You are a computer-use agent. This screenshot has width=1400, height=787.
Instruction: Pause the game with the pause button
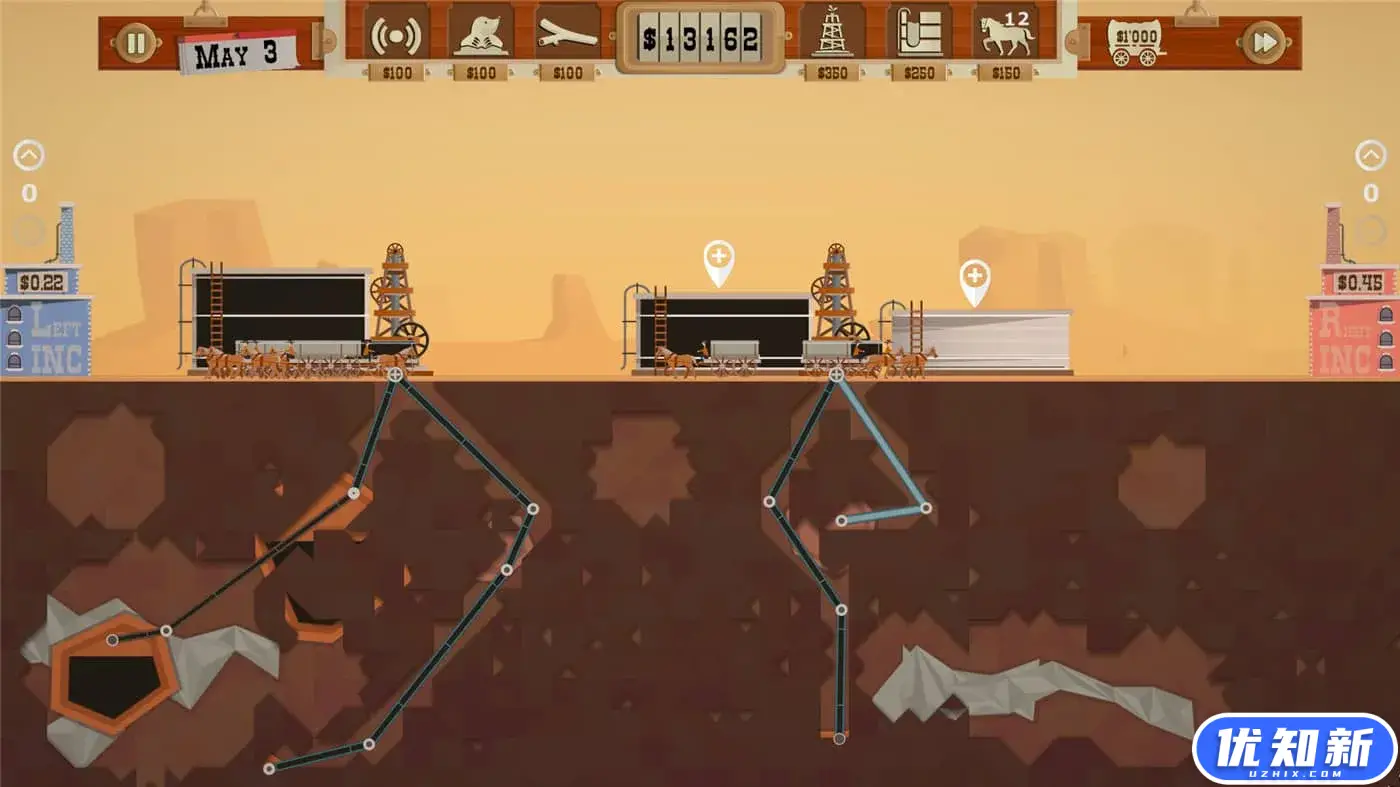pos(137,43)
